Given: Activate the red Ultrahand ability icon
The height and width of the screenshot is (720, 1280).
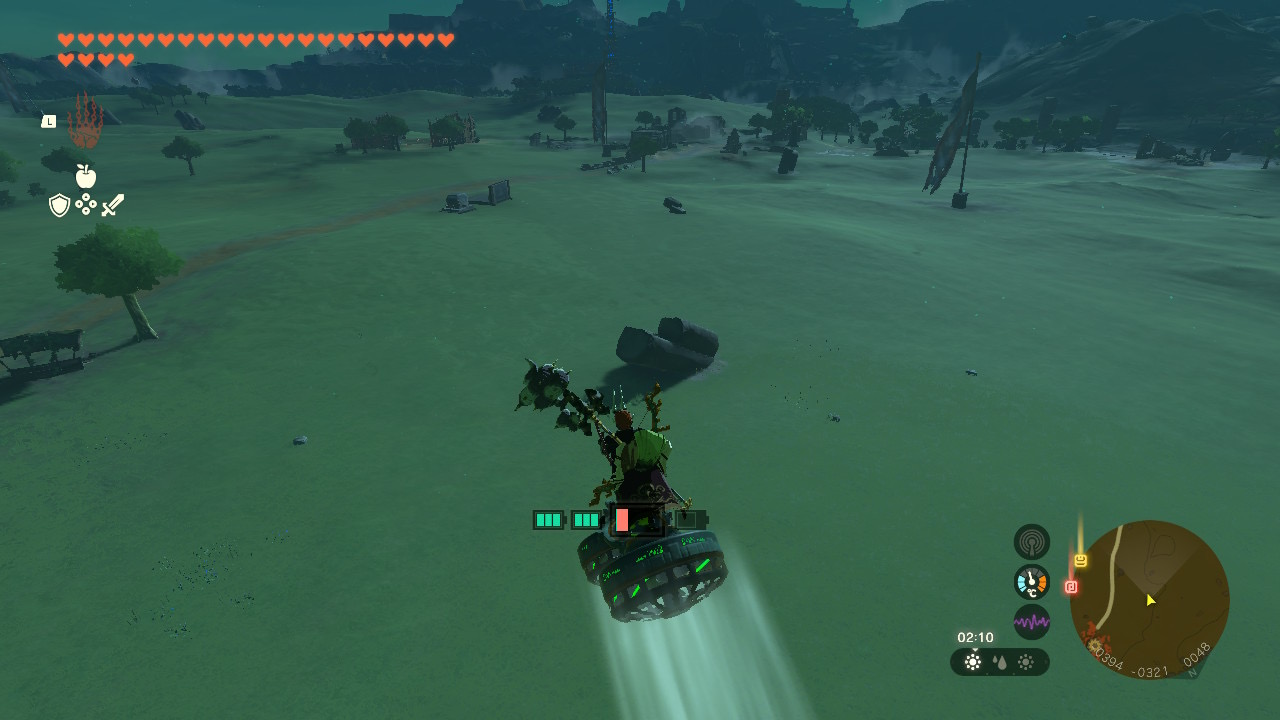Looking at the screenshot, I should [85, 123].
